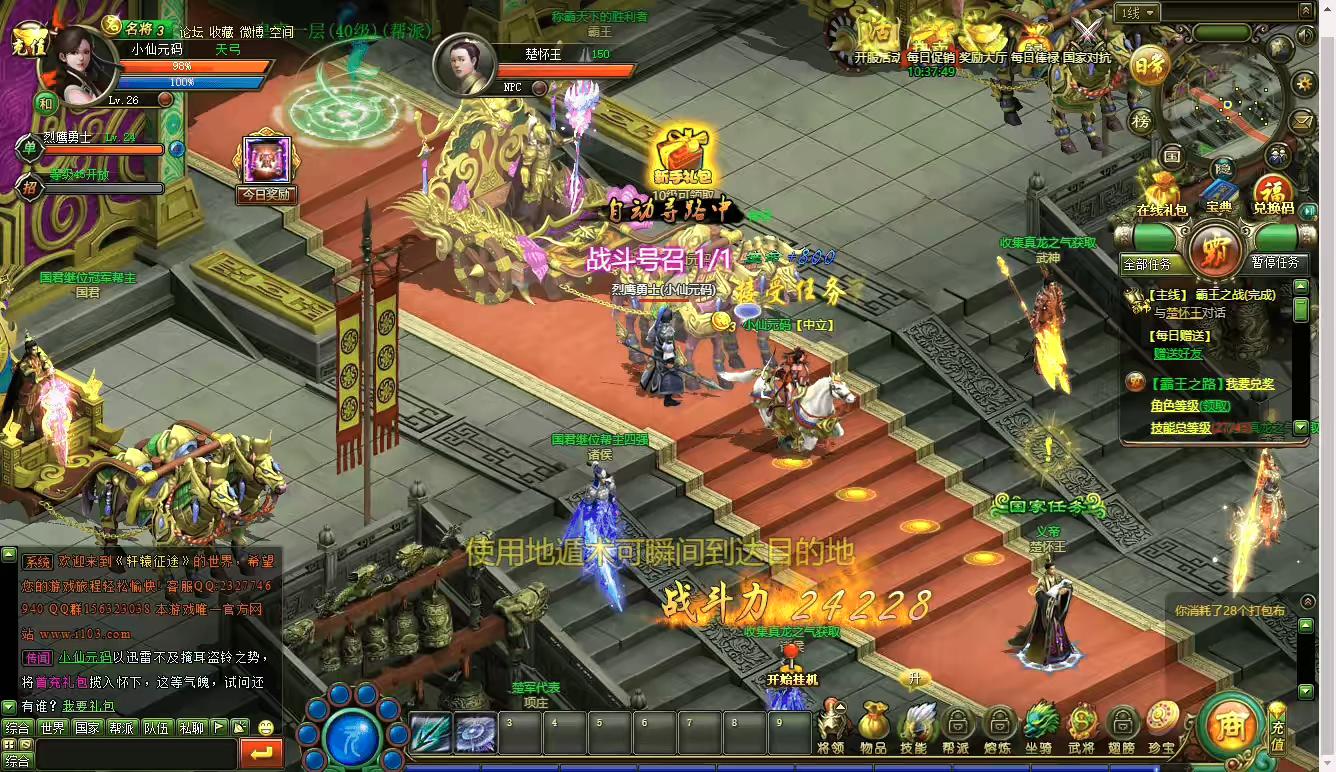Click the 今日奖励 daily reward icon
The height and width of the screenshot is (772, 1336).
point(266,167)
